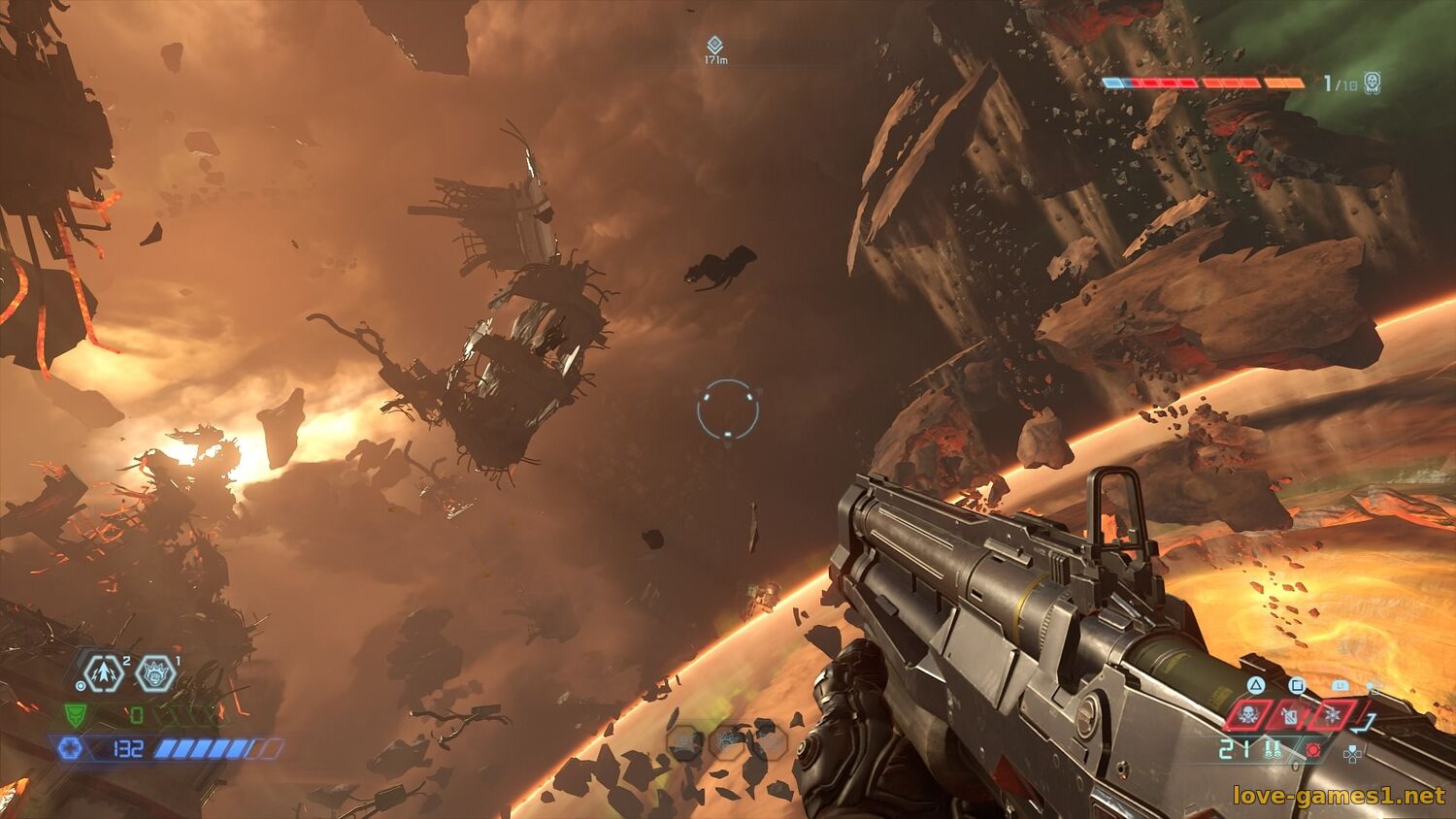The height and width of the screenshot is (819, 1456).
Task: Click the demon skull counter icon
Action: (1373, 82)
